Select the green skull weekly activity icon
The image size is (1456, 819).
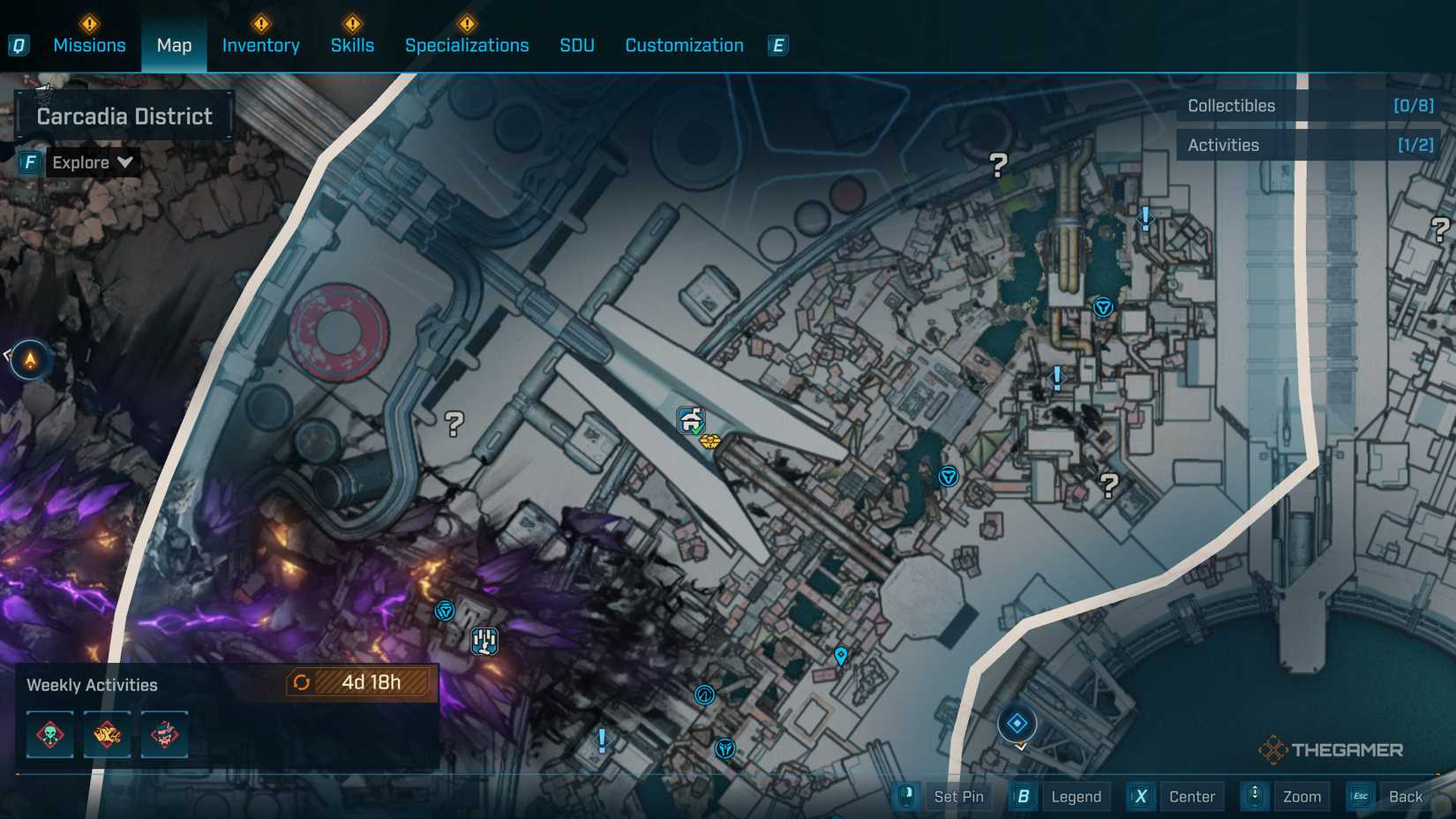[50, 734]
